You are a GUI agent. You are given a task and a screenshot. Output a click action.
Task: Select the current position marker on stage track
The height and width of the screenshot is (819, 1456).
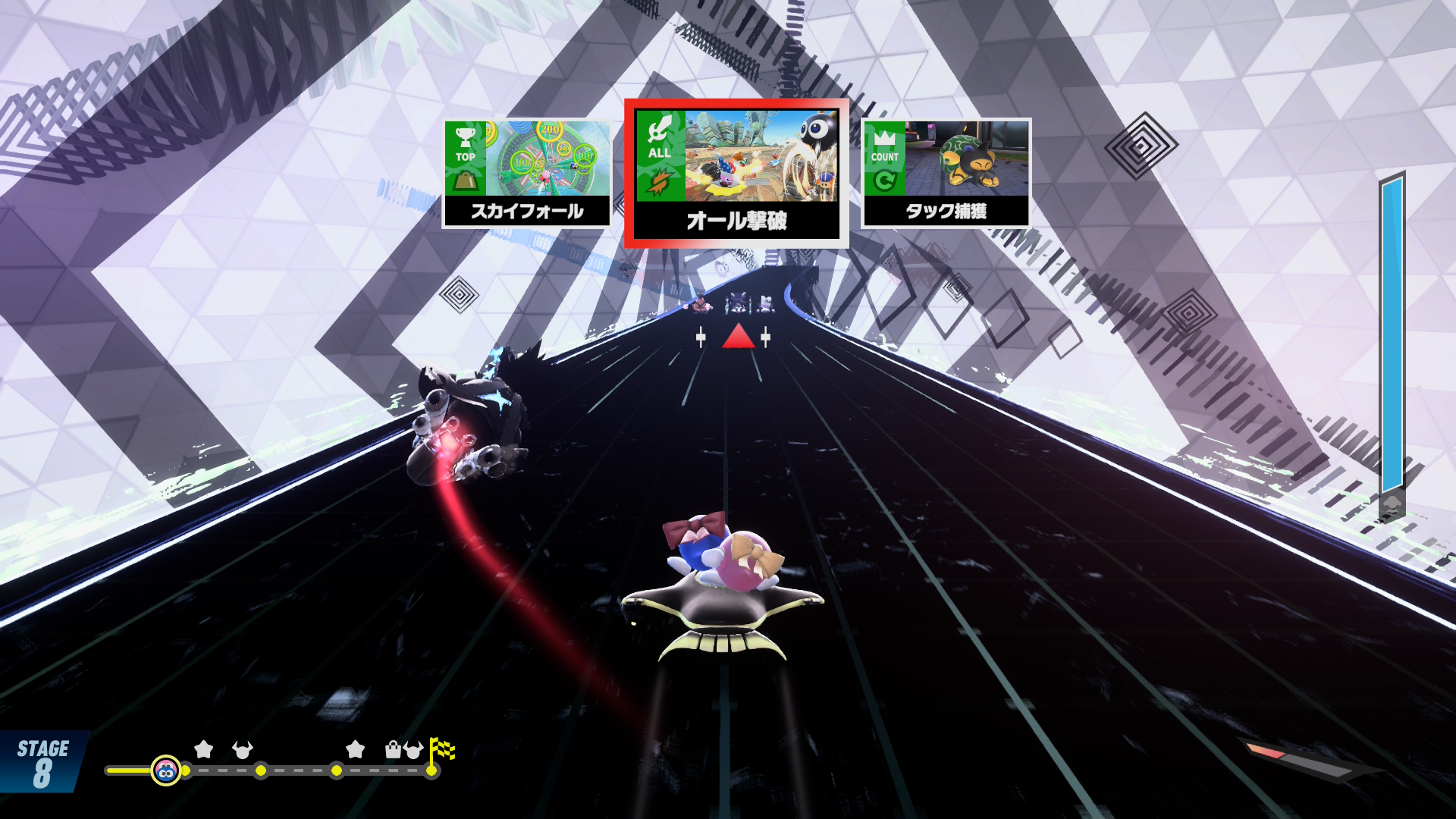coord(165,770)
